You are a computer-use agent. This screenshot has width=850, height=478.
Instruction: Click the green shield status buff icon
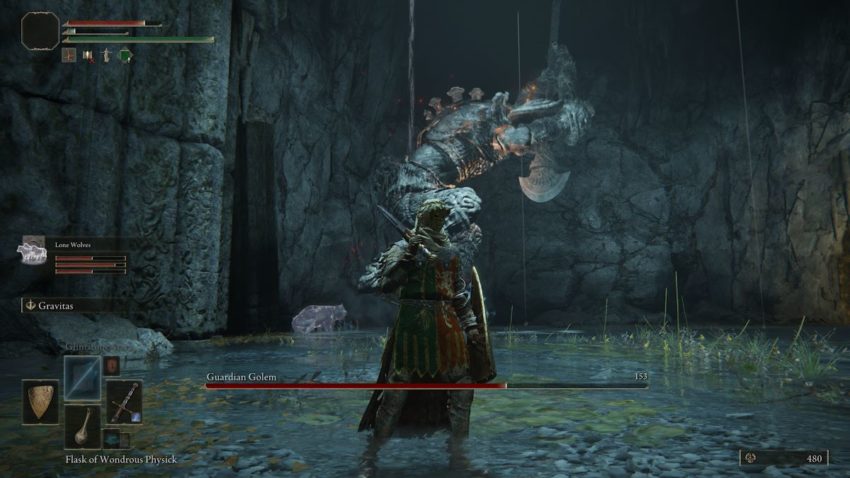(126, 56)
